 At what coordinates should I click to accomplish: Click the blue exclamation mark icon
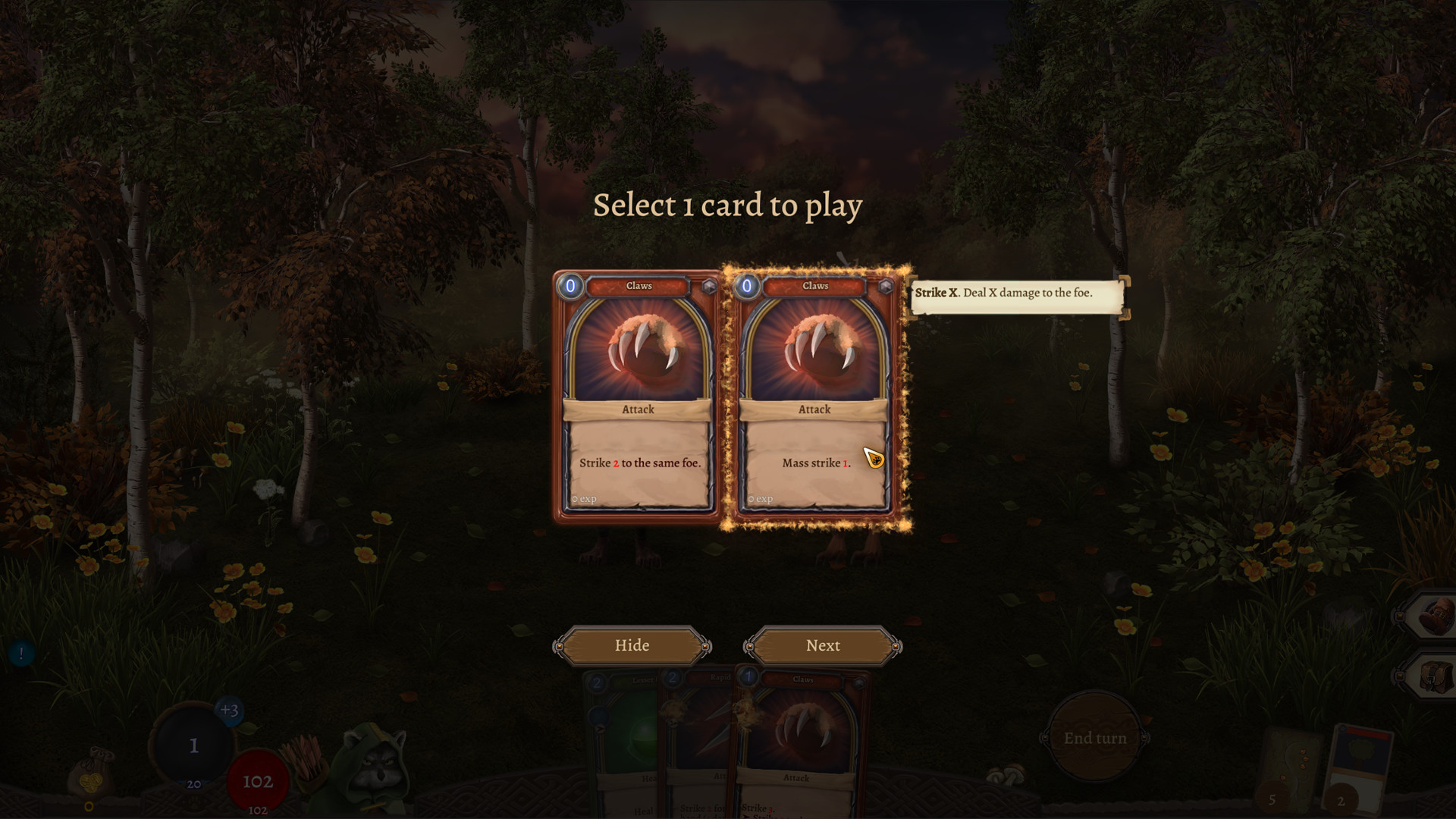(21, 652)
